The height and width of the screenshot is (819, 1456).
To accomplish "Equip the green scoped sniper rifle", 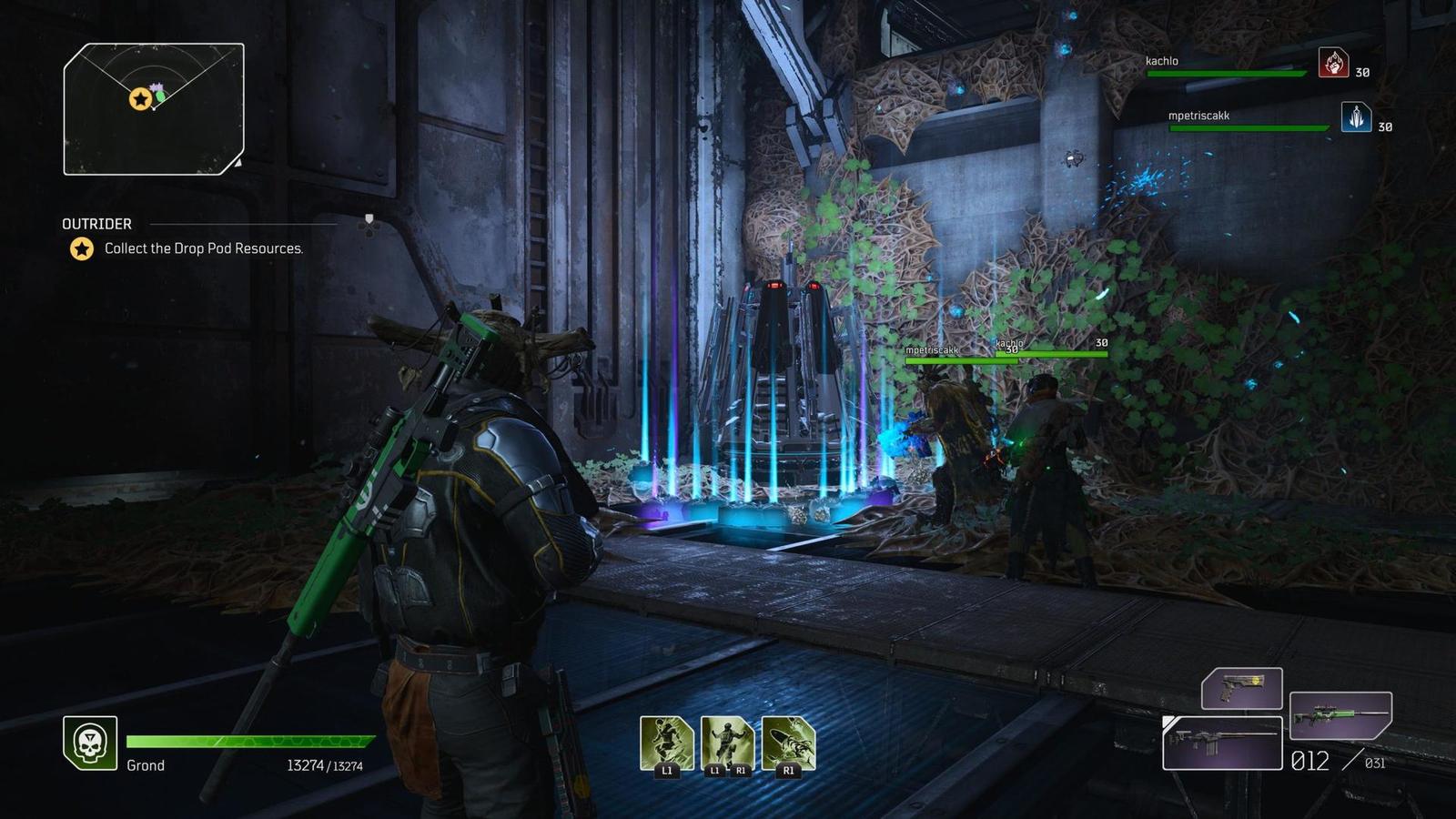I will pyautogui.click(x=1340, y=714).
